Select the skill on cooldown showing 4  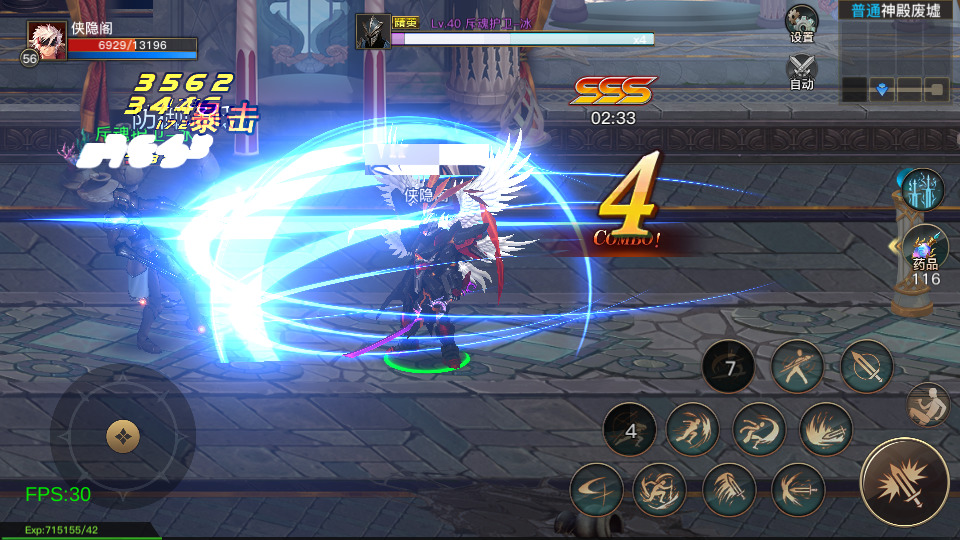(x=630, y=431)
